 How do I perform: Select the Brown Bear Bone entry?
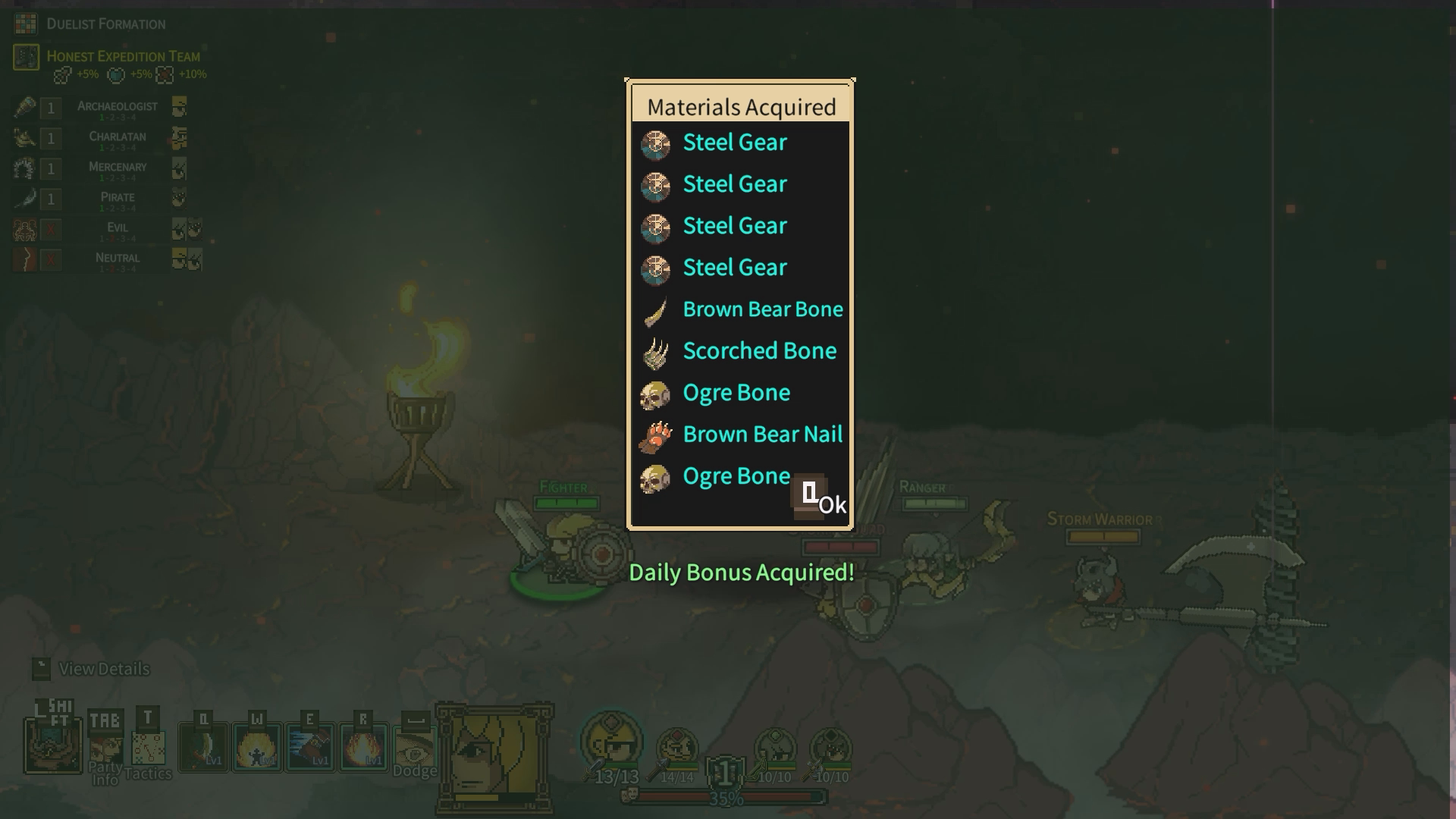point(761,309)
